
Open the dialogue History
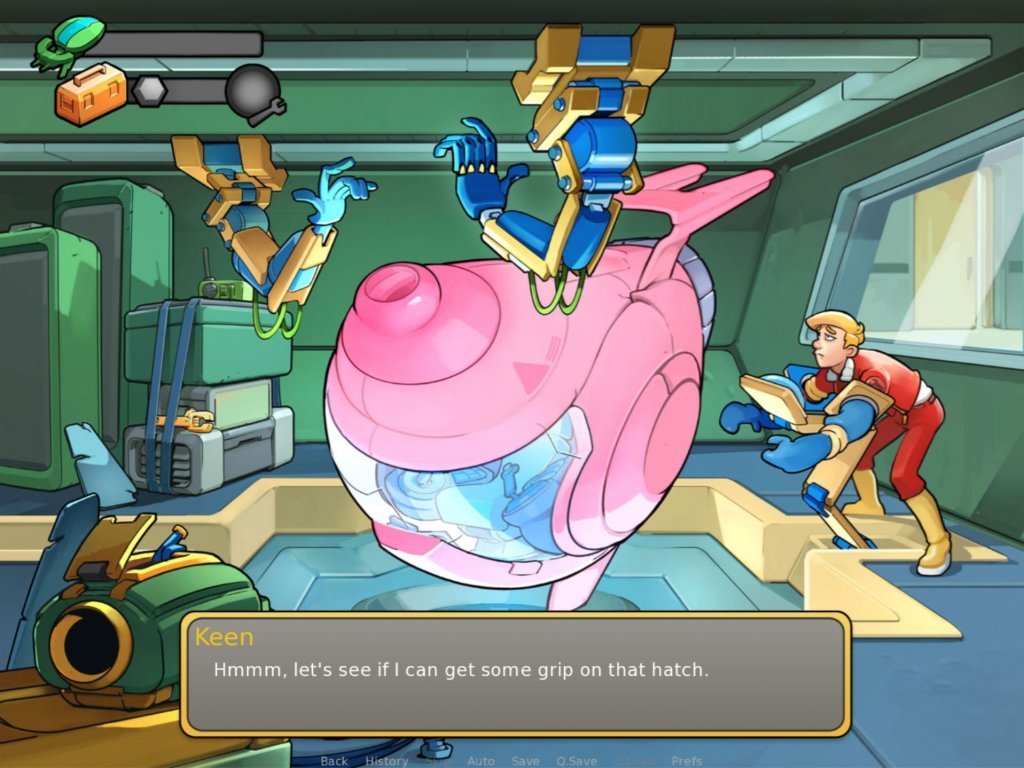(386, 761)
